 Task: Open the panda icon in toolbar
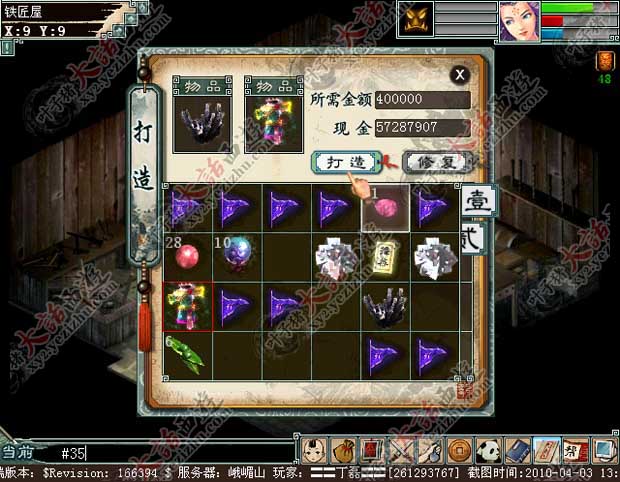tap(490, 448)
